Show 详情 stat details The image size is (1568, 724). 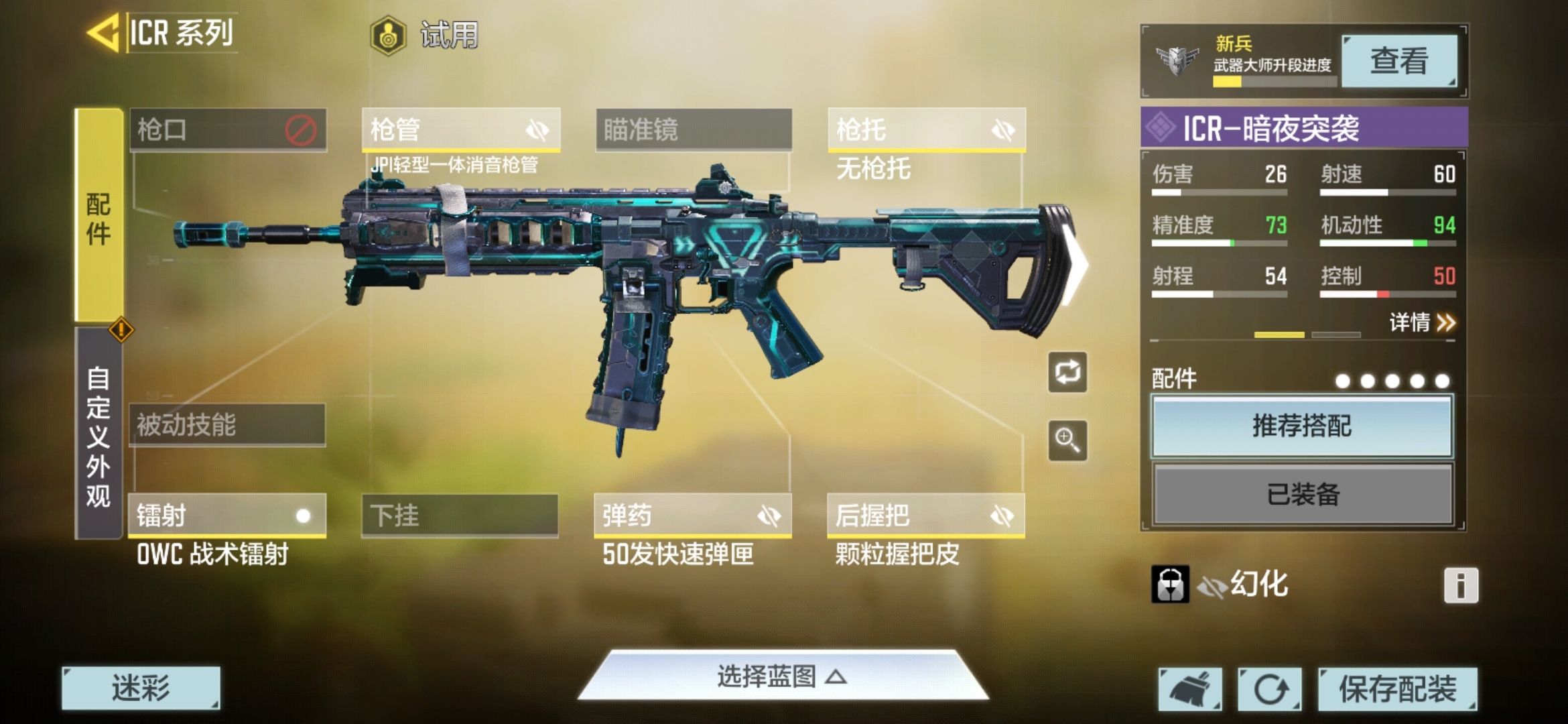(1421, 322)
